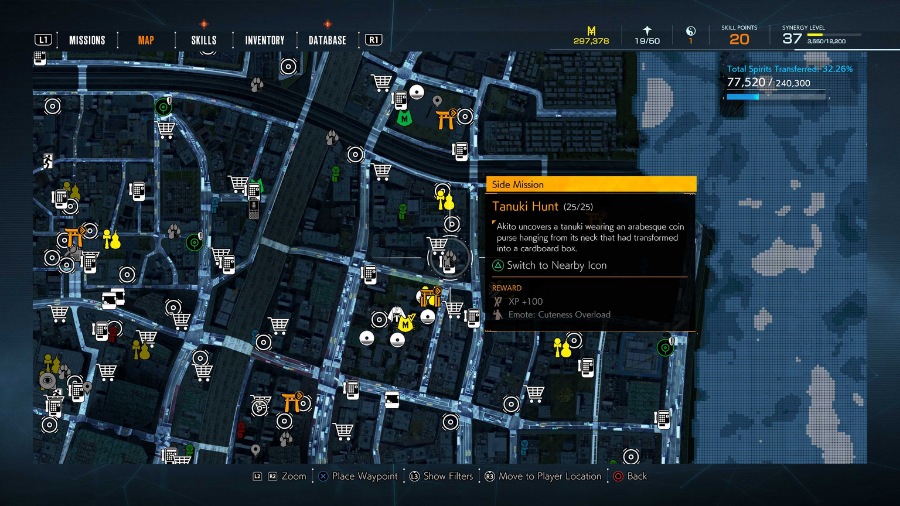The width and height of the screenshot is (900, 506).
Task: Select the circled tanuki marker on the map
Action: pyautogui.click(x=448, y=259)
